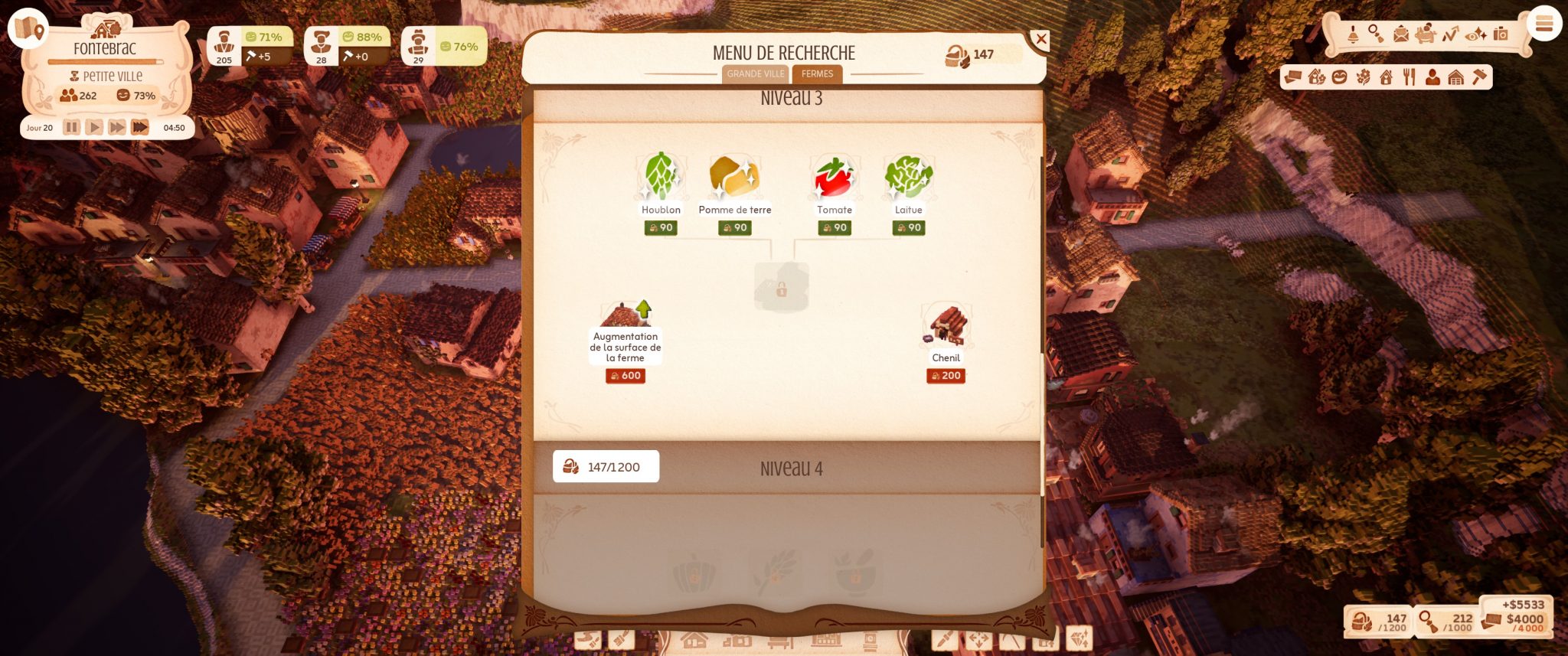
Task: Unlock the Pomme de terre research
Action: click(x=734, y=178)
